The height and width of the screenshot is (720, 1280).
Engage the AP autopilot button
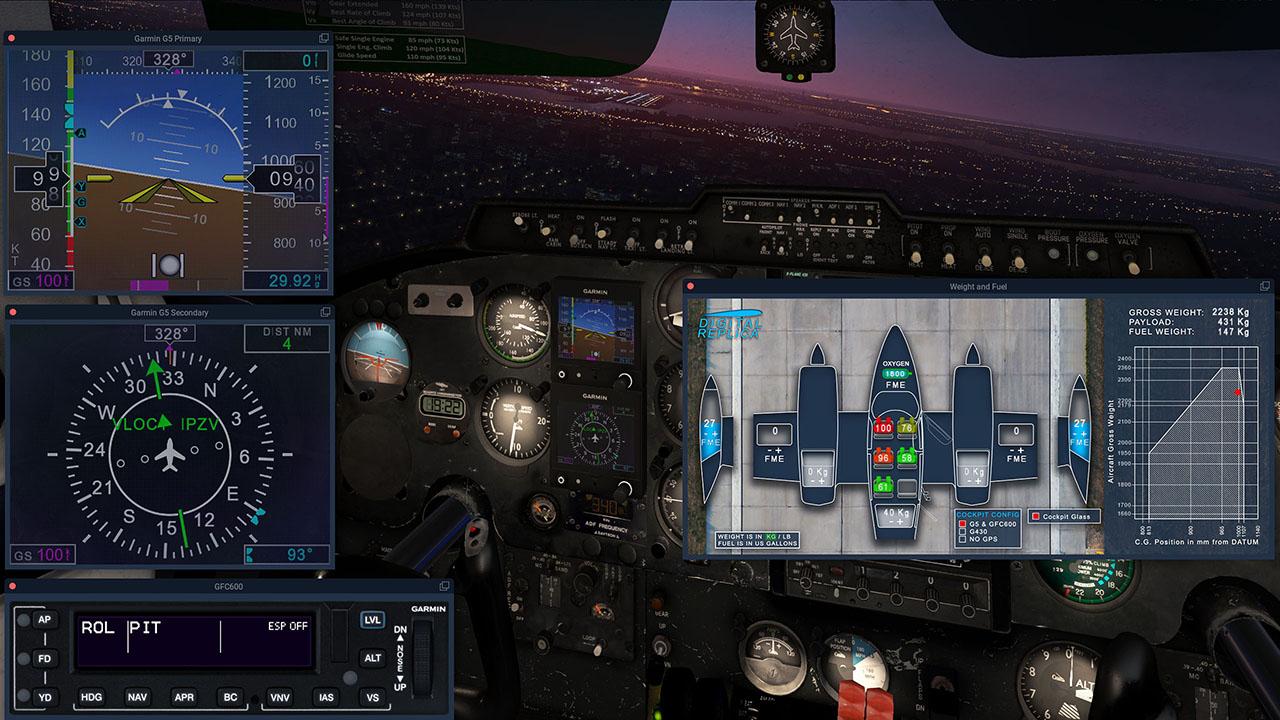coord(44,620)
